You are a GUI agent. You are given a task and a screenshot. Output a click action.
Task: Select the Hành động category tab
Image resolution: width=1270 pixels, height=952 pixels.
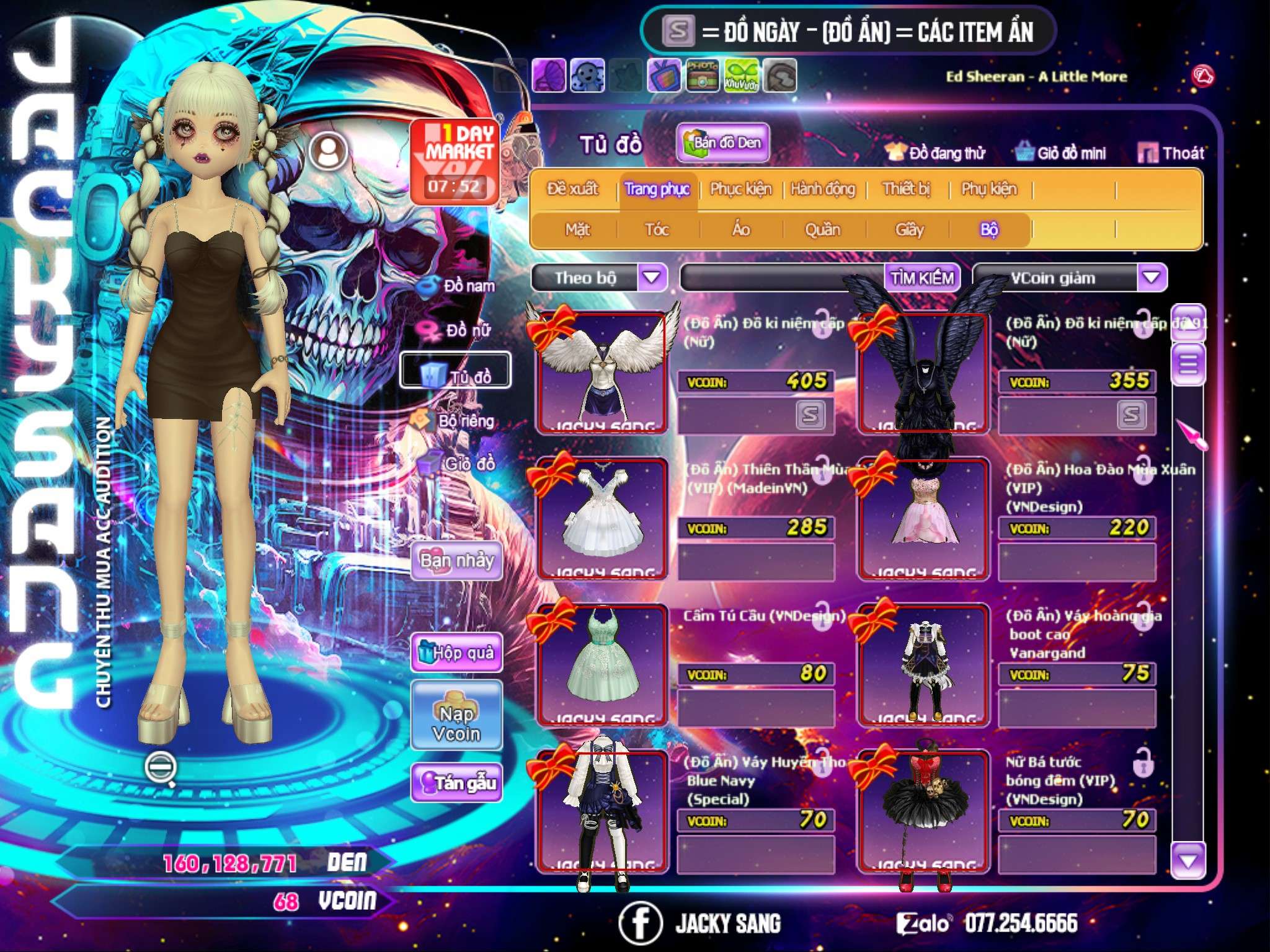click(x=823, y=189)
